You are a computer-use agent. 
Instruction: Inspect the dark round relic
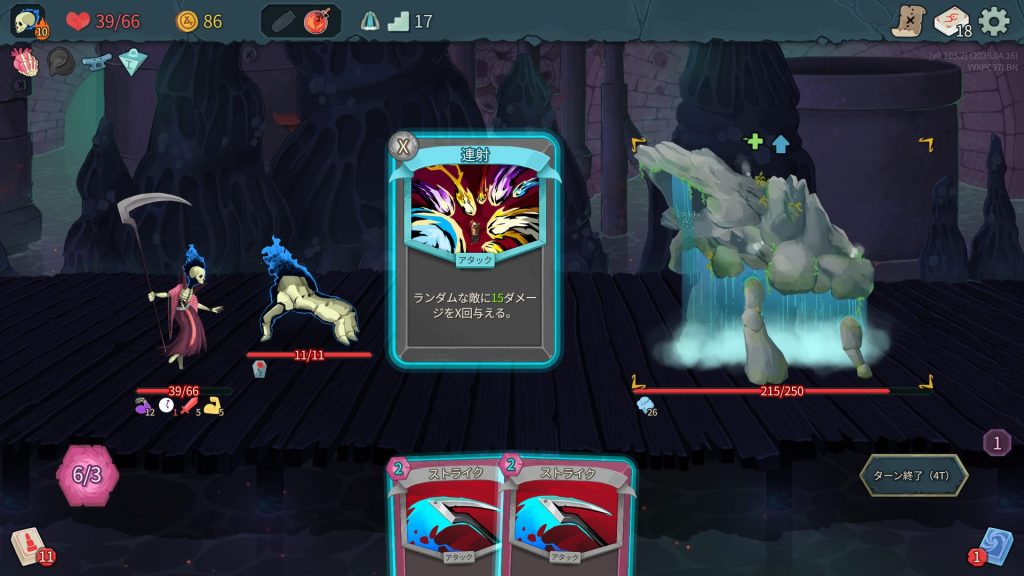coord(60,62)
